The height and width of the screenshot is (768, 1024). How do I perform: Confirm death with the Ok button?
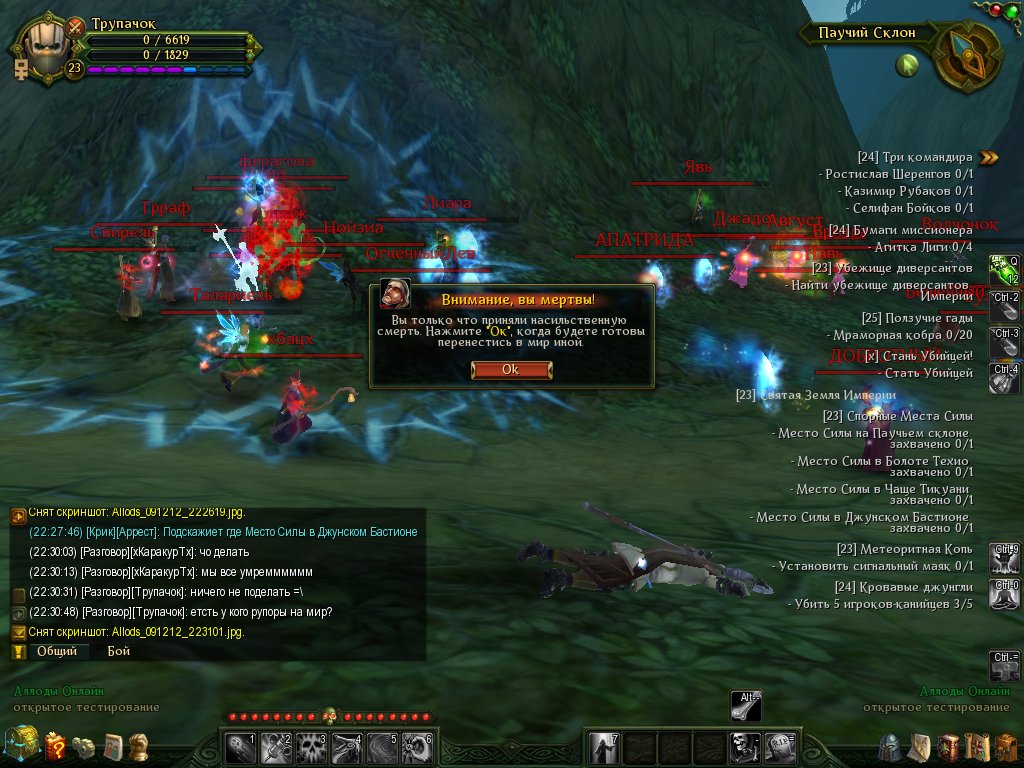click(x=510, y=369)
